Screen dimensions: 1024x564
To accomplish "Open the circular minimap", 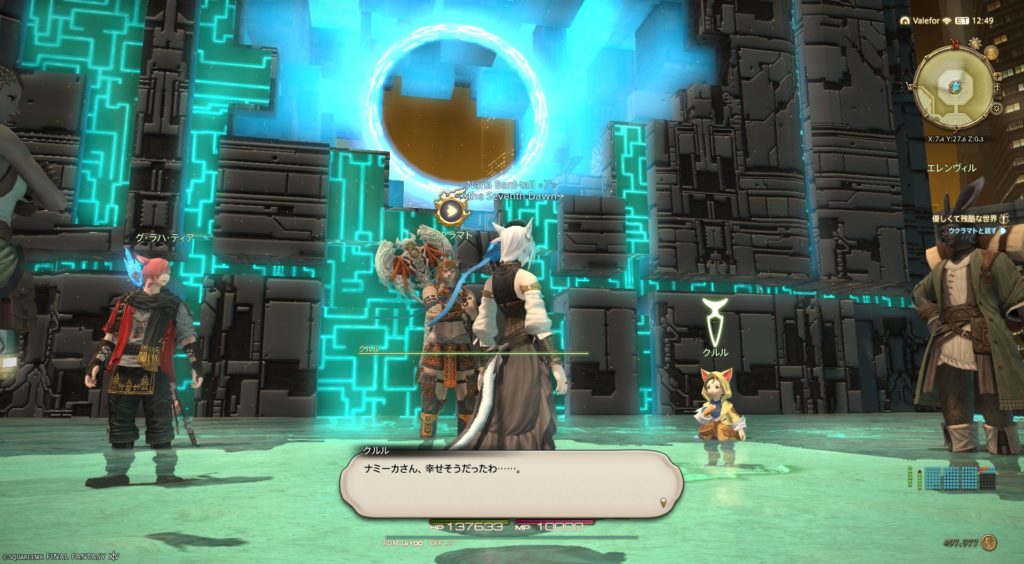I will [953, 87].
